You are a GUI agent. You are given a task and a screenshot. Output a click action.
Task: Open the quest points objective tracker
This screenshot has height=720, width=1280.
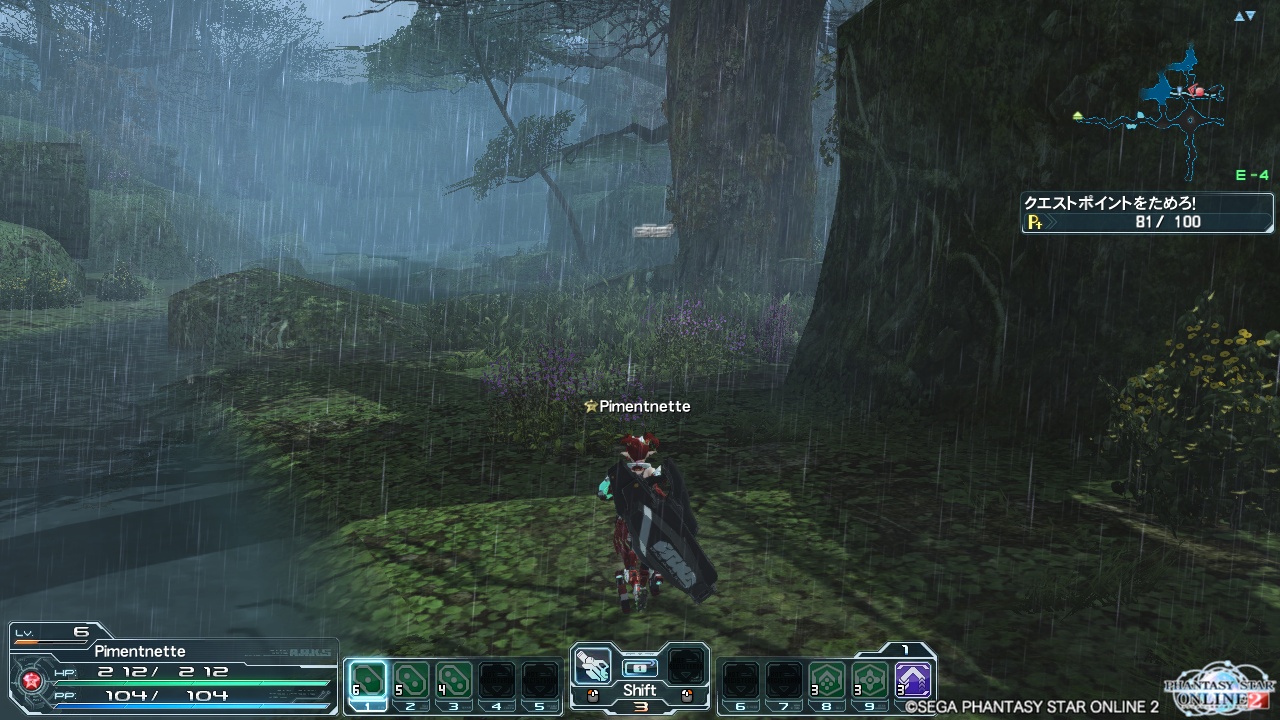1147,212
